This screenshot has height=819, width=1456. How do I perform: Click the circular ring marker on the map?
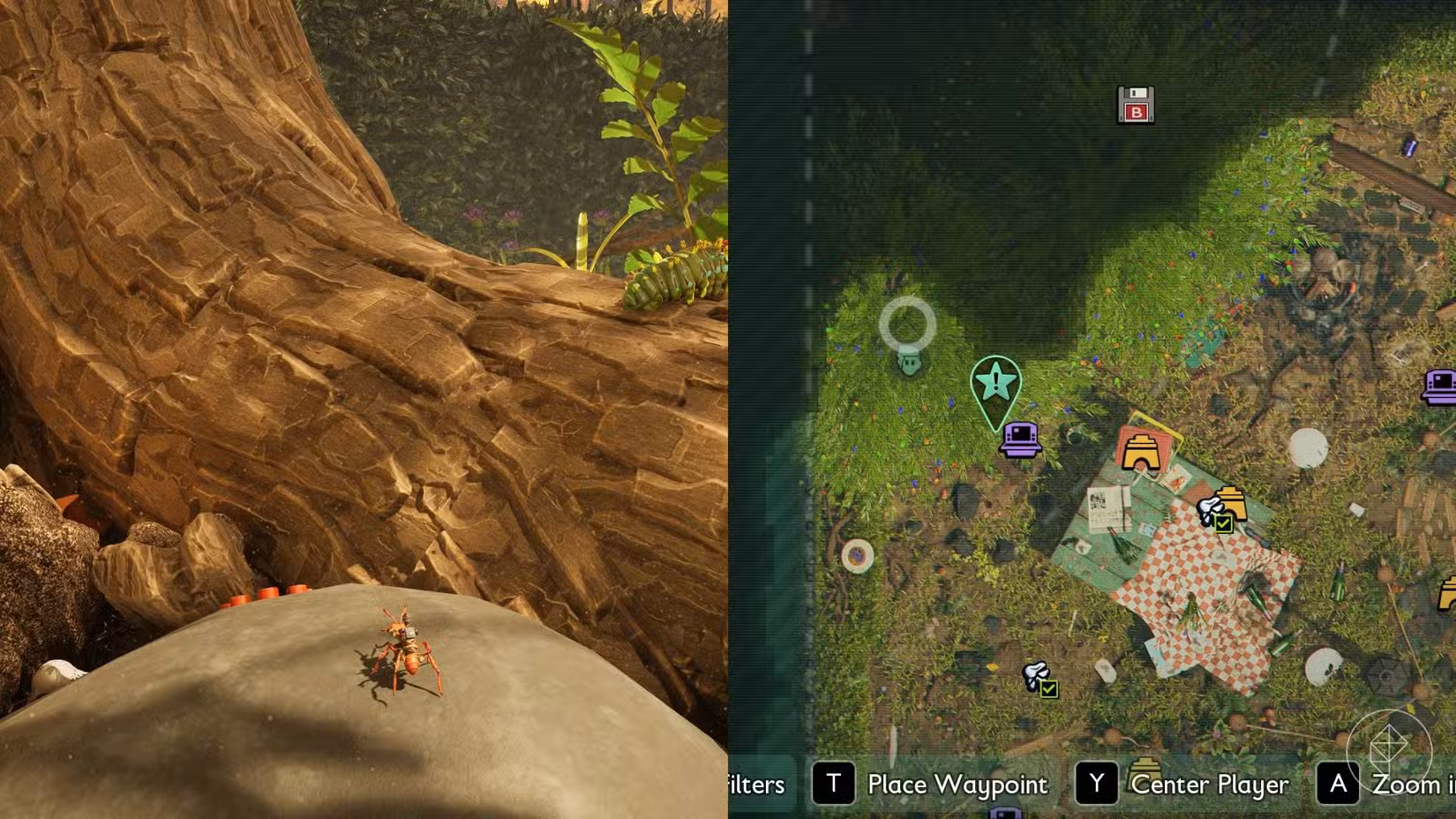(906, 323)
